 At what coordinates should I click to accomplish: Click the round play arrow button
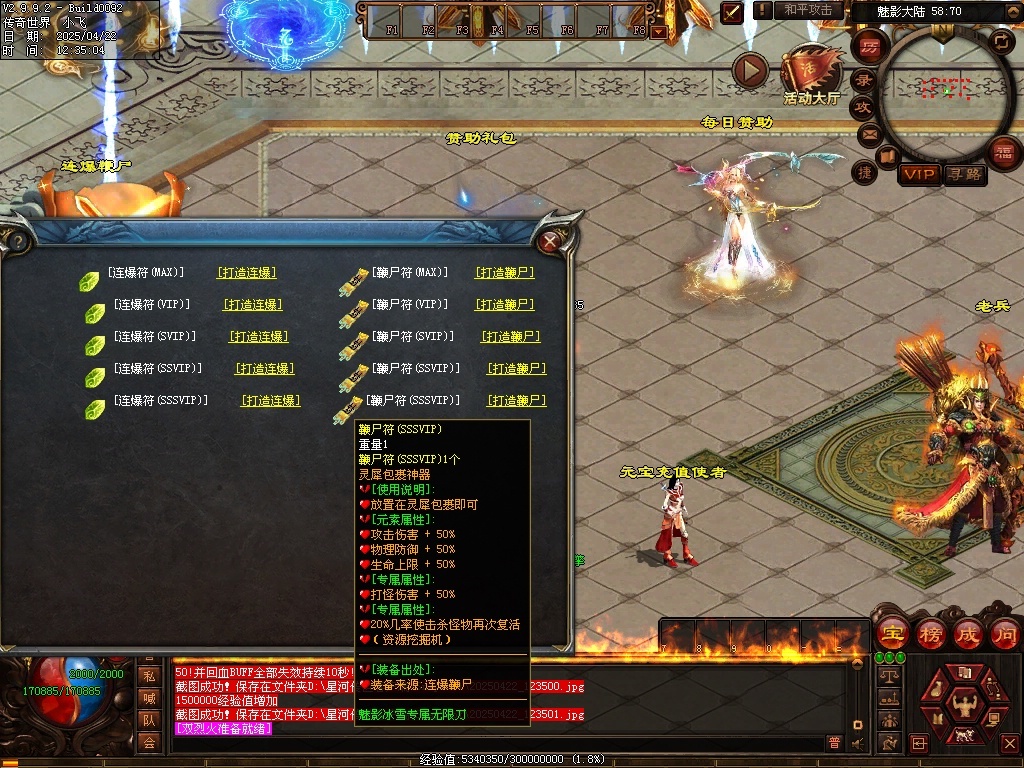(750, 70)
